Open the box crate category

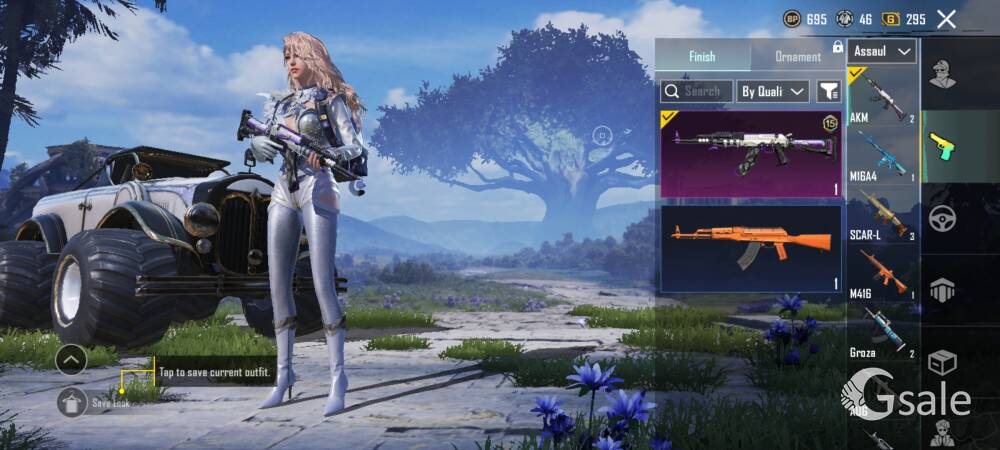click(942, 361)
